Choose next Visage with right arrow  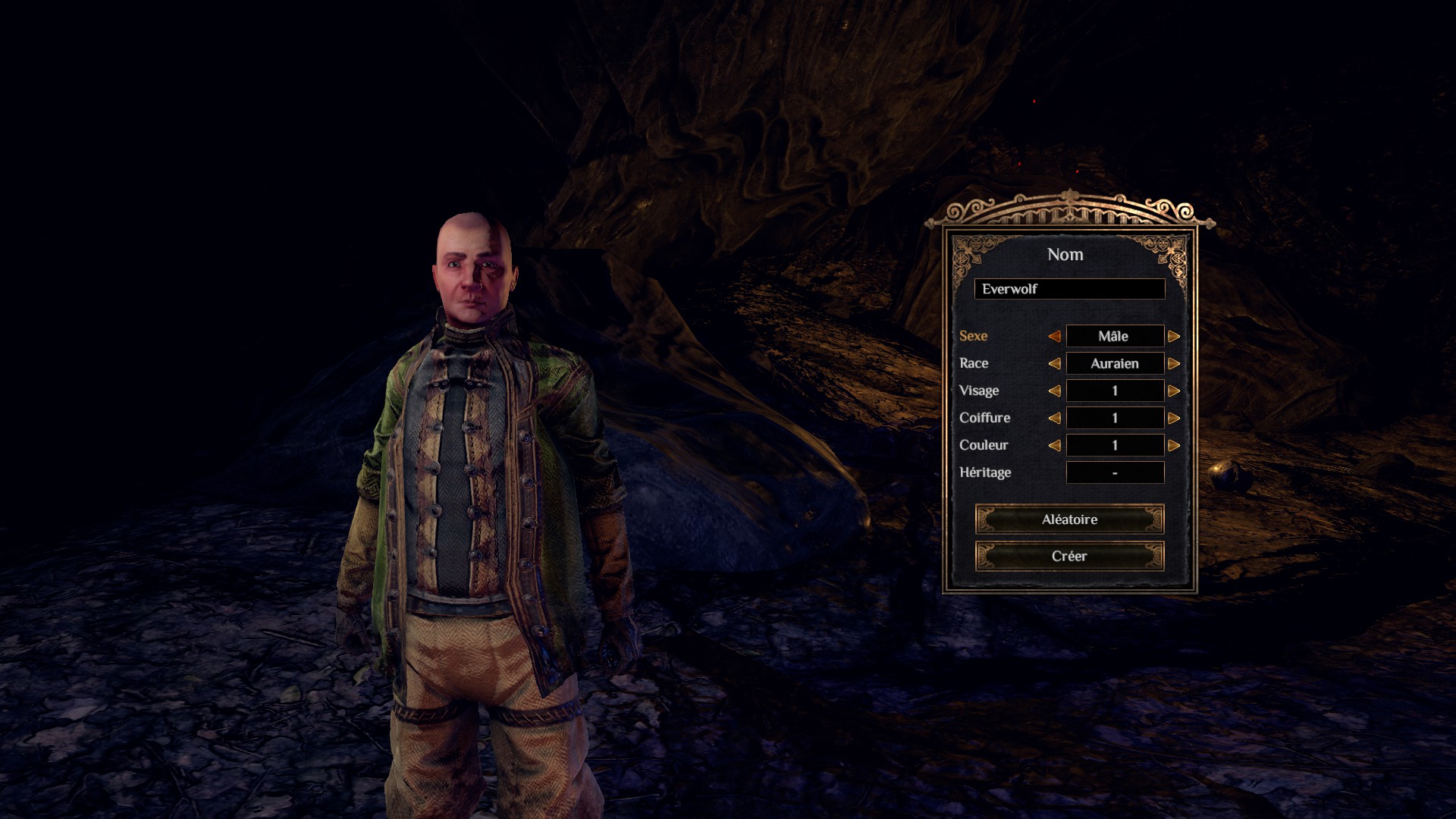pos(1174,391)
